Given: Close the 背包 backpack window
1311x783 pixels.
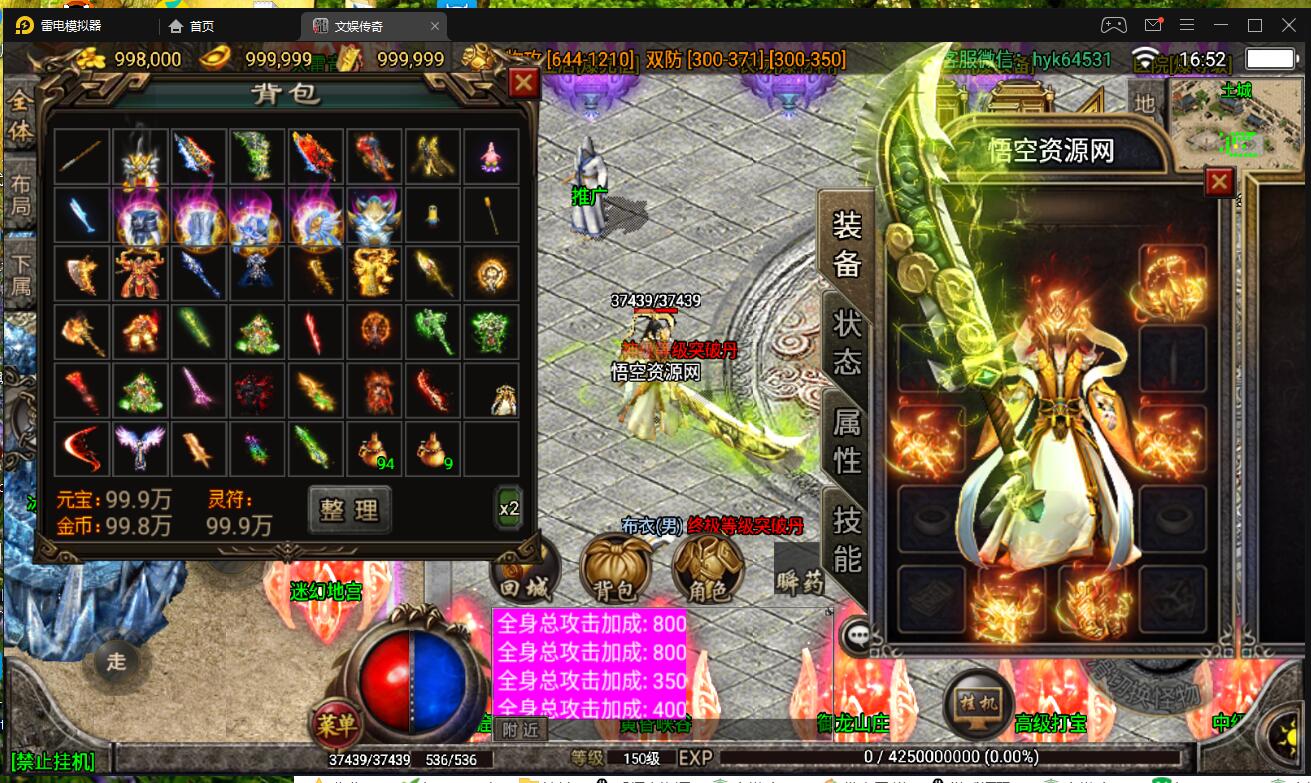Looking at the screenshot, I should (x=523, y=83).
